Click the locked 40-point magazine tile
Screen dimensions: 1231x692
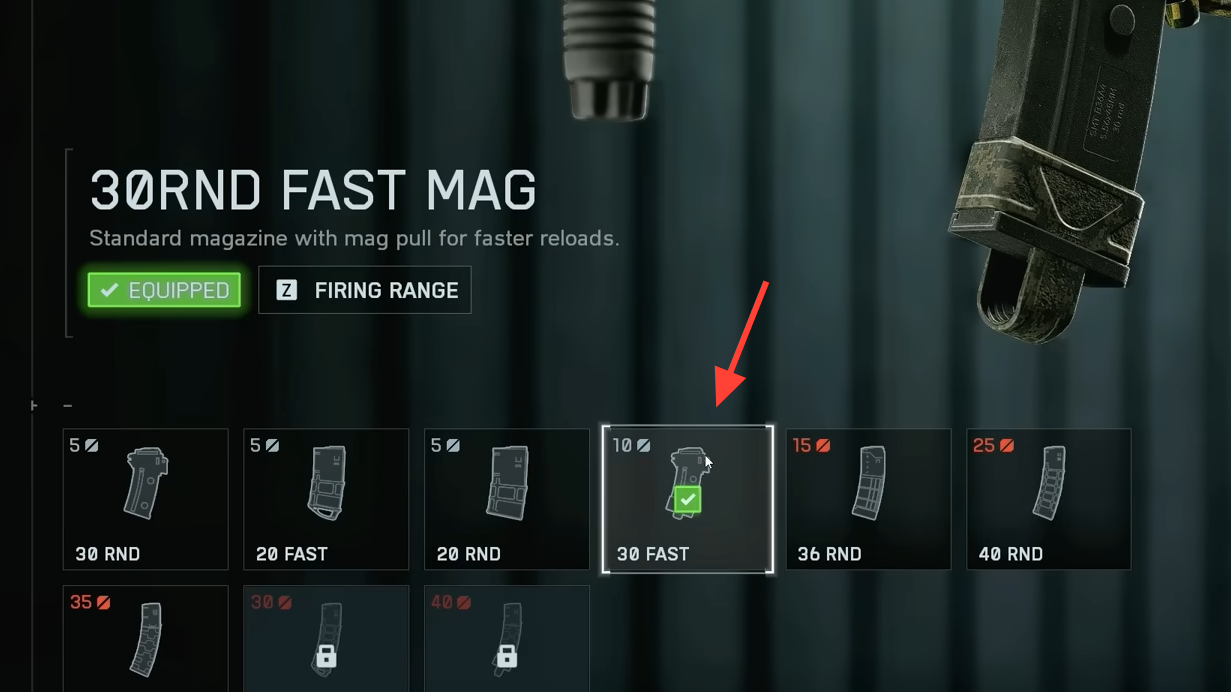507,639
